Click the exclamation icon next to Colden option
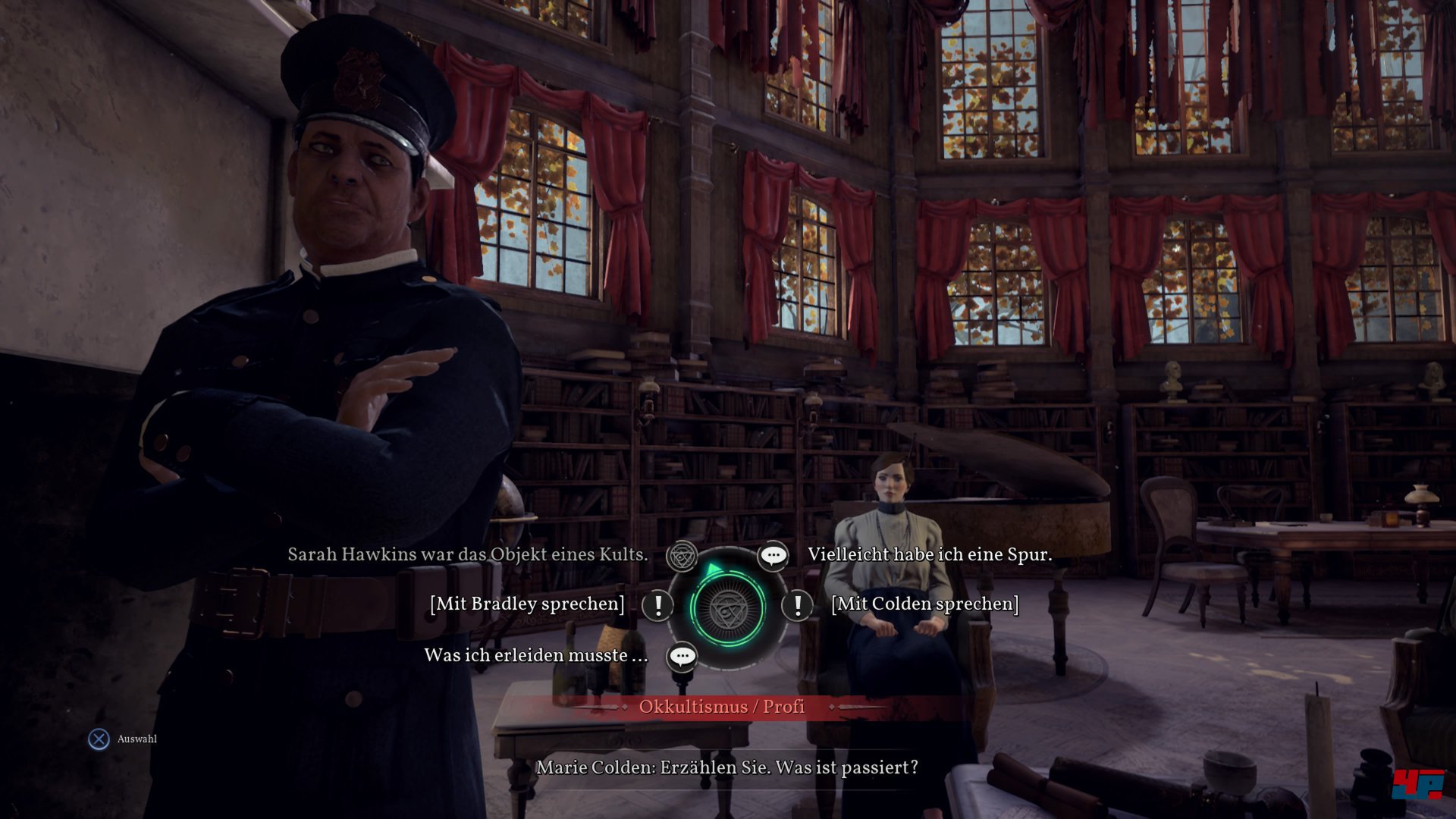1456x819 pixels. tap(797, 604)
